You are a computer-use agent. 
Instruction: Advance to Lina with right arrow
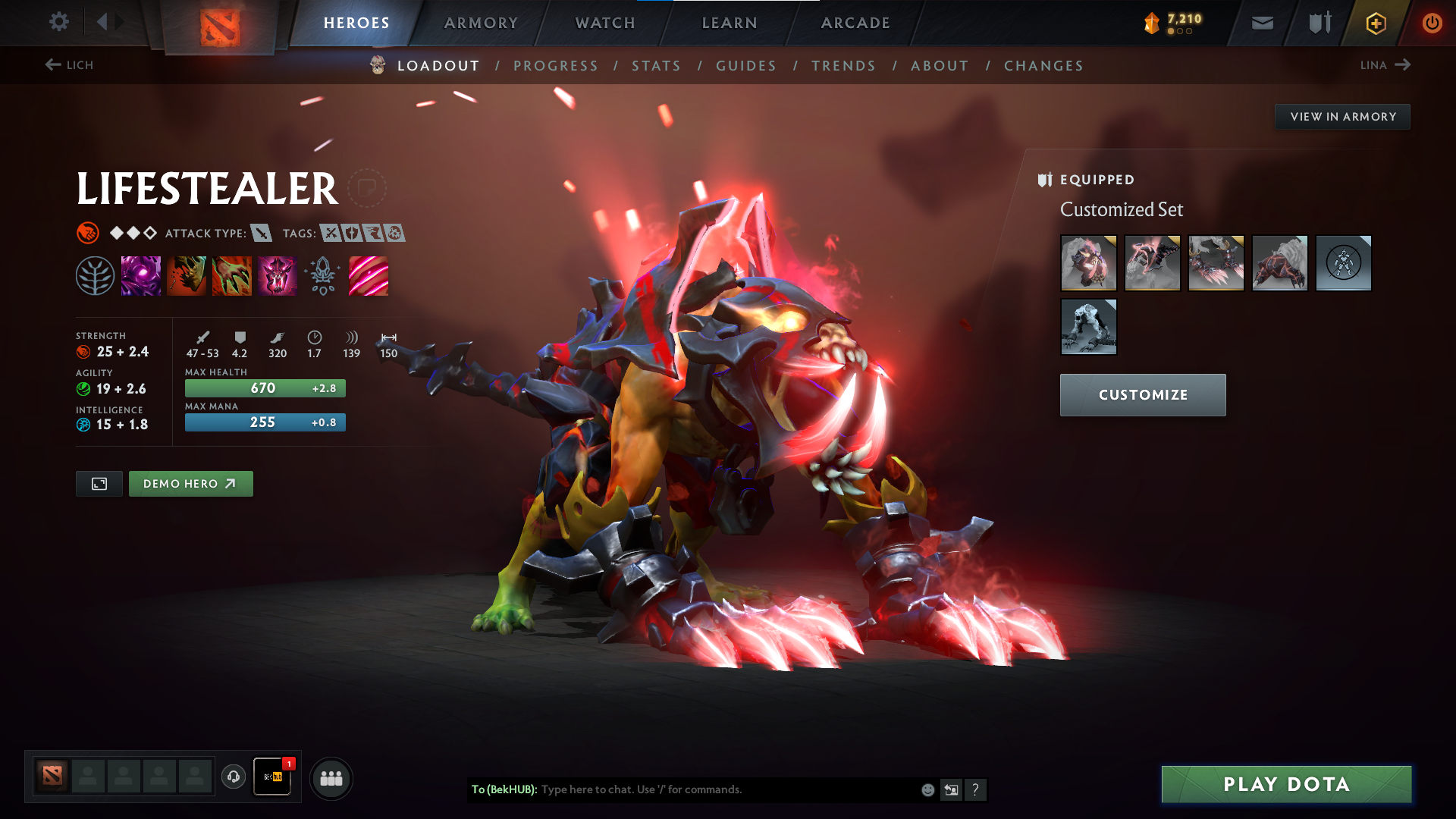(x=1404, y=64)
